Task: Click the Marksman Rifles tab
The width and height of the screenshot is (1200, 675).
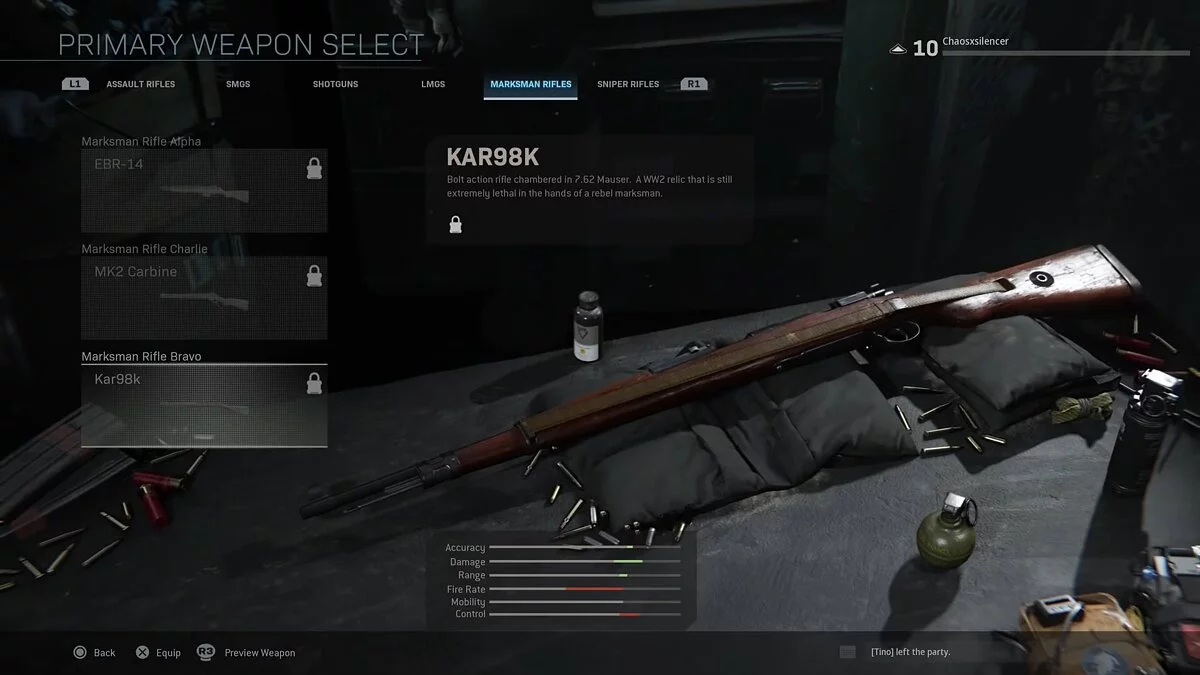Action: coord(531,85)
